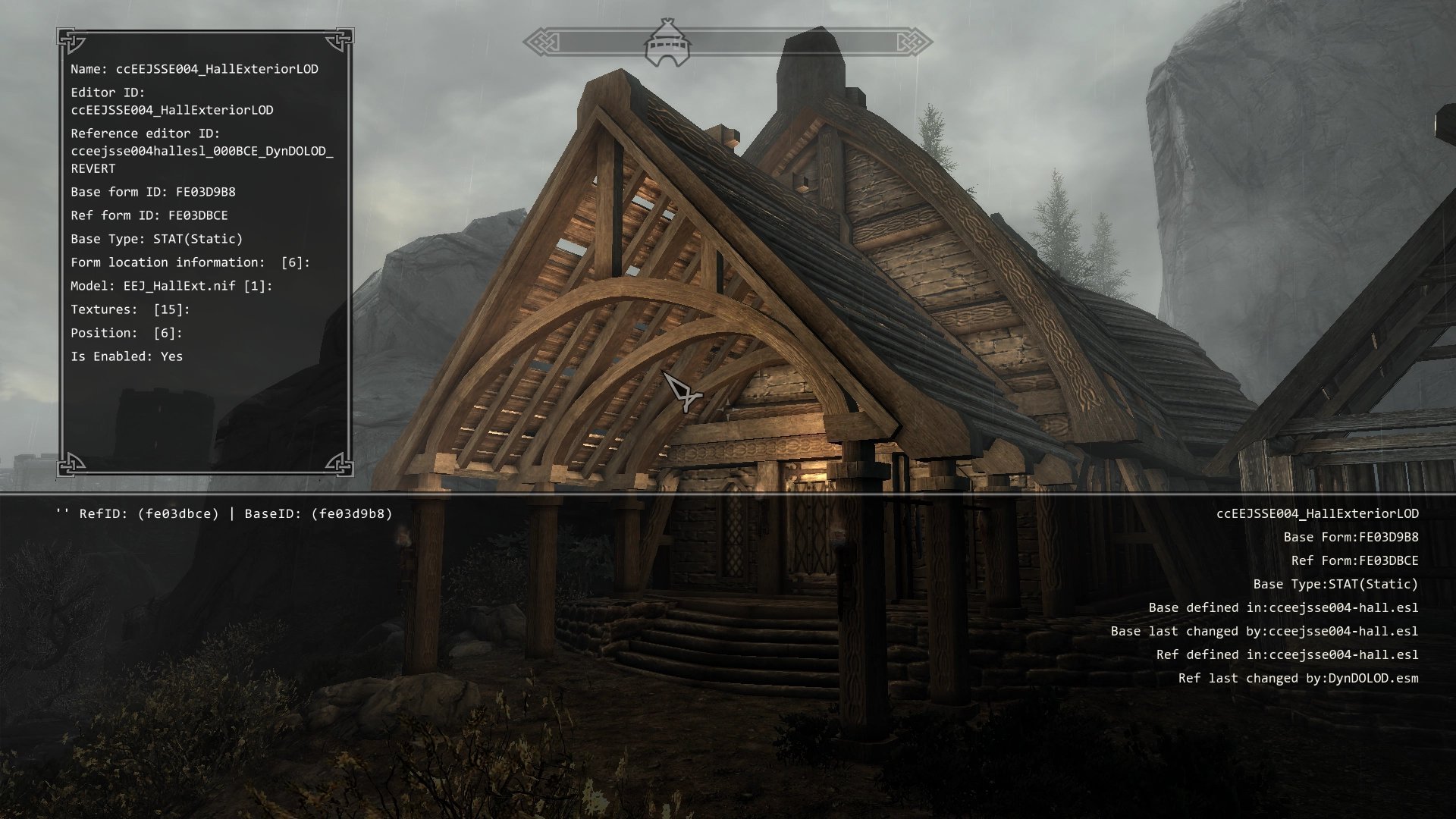Expand the Form location information entry

(x=190, y=262)
